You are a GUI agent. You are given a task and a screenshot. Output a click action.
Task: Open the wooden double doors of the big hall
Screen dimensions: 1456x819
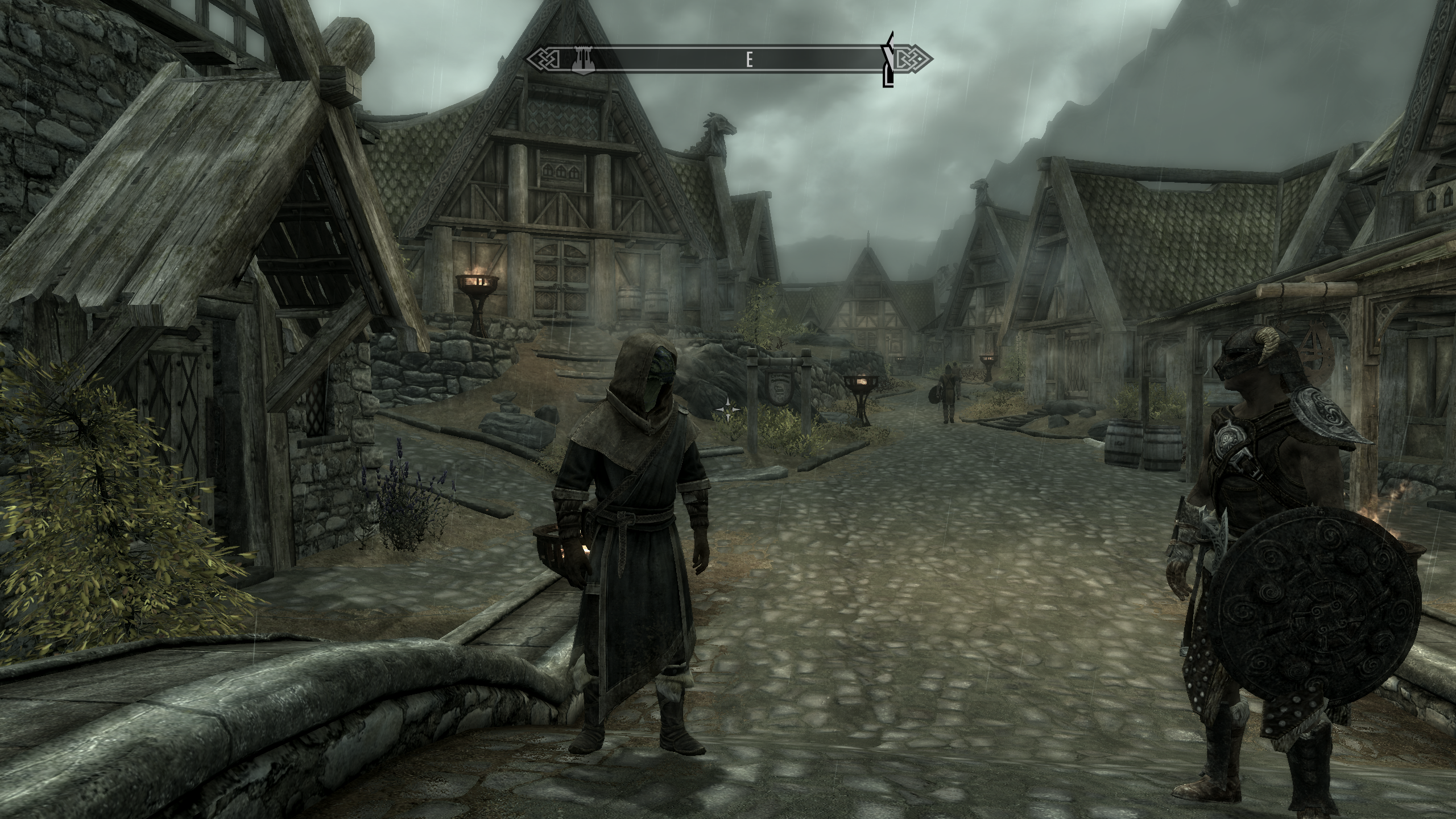[x=560, y=279]
